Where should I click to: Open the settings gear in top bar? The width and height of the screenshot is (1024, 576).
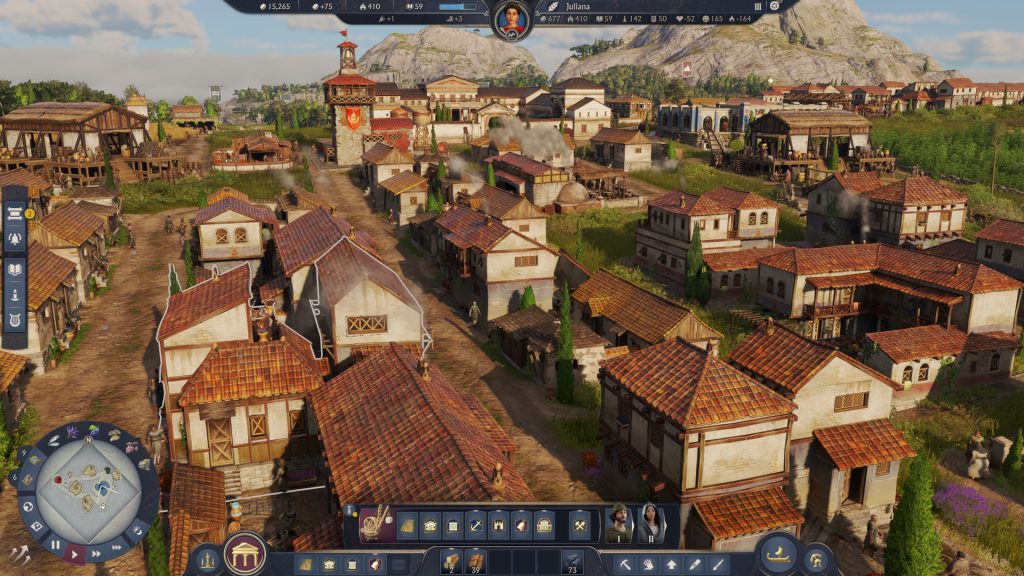(774, 6)
